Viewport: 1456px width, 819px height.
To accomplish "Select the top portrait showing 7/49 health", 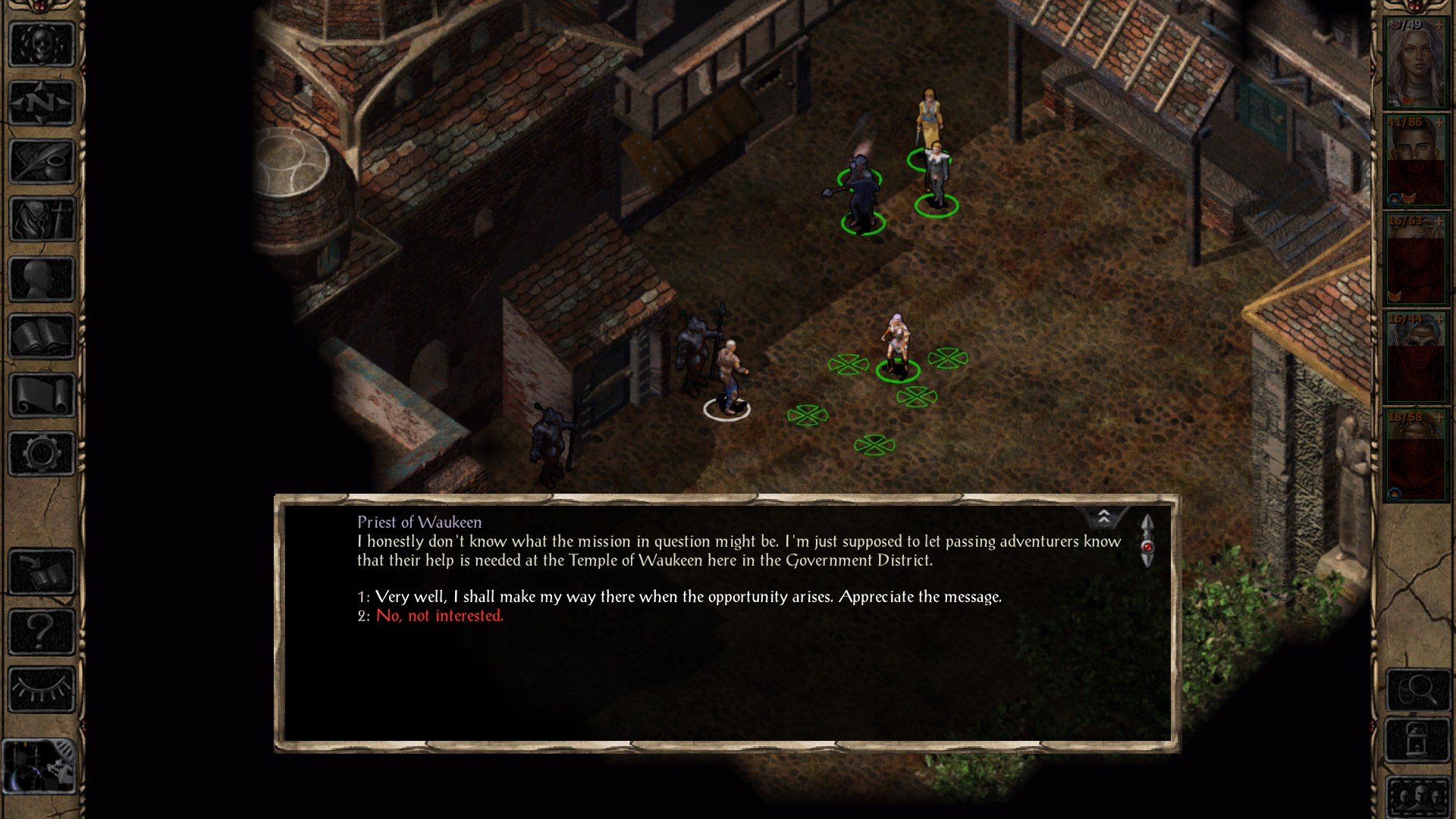I will coord(1417,61).
